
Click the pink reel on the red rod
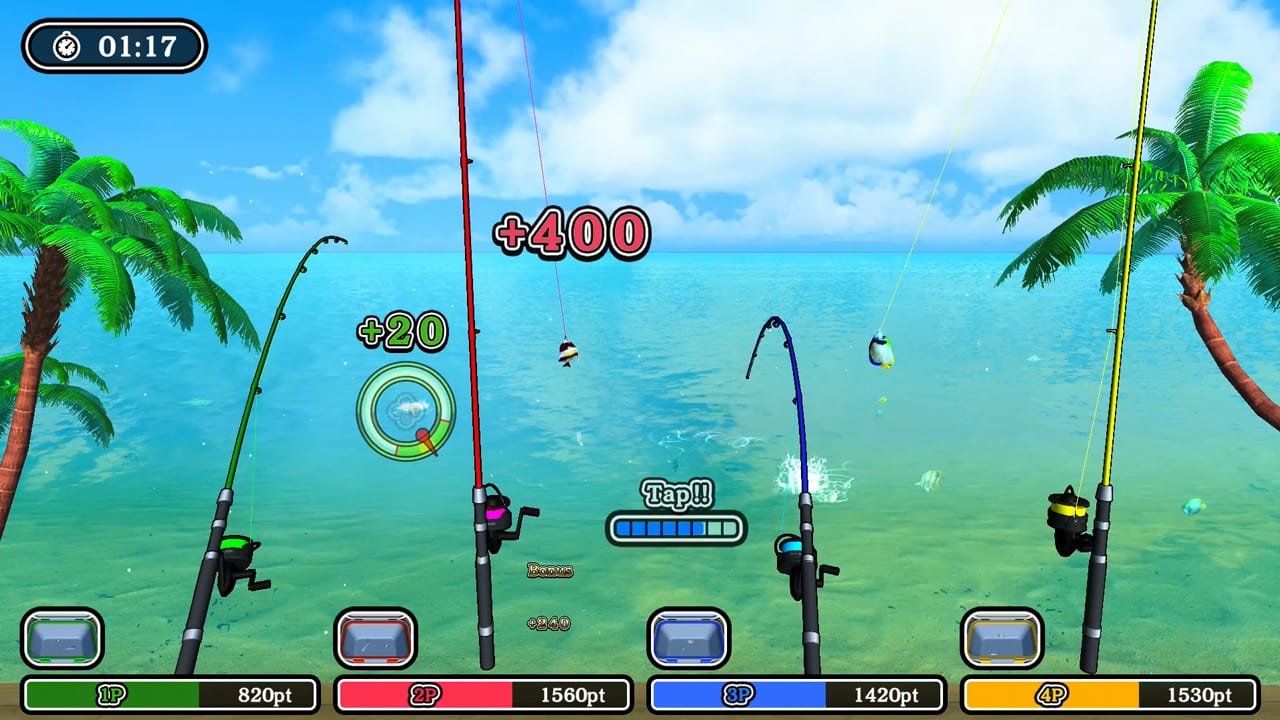point(497,512)
